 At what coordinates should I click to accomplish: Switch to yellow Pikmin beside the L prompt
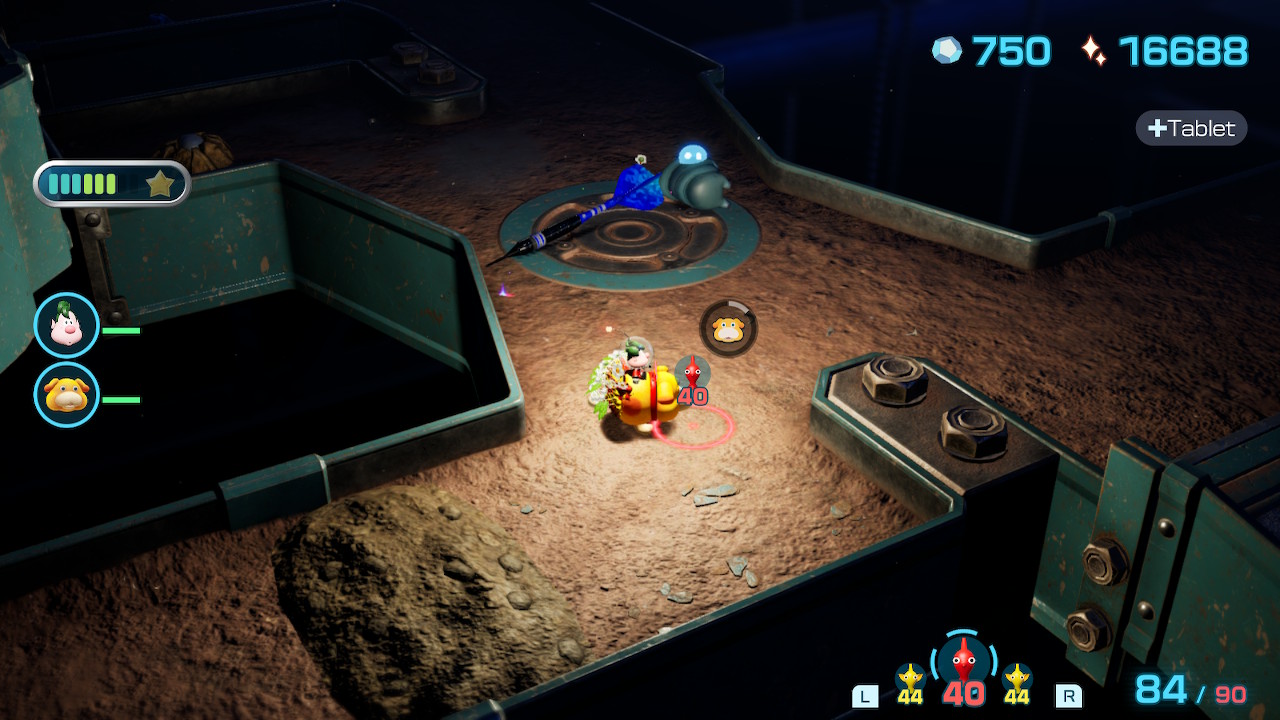pos(910,682)
